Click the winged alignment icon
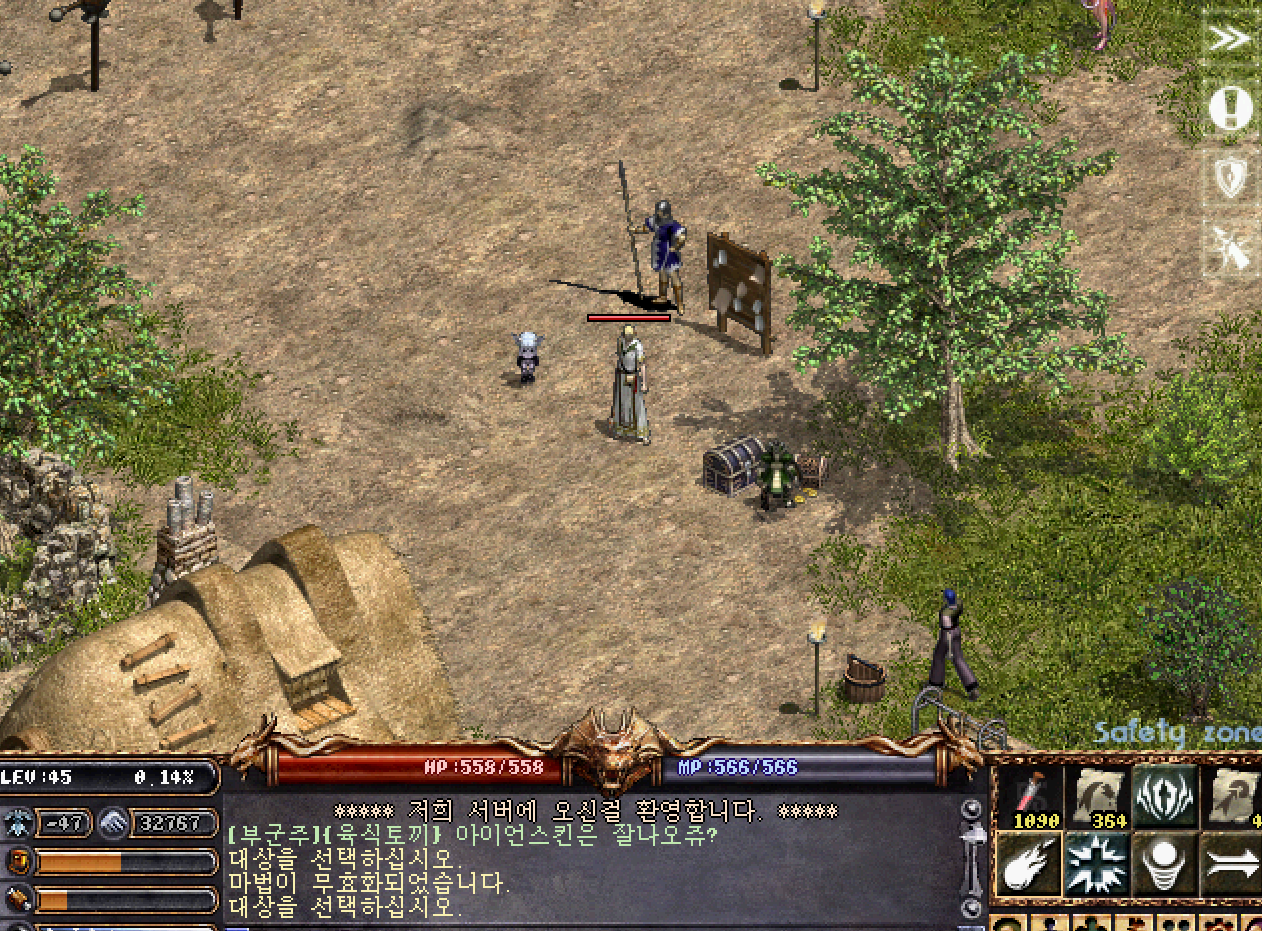Screen dimensions: 1262x931 point(18,823)
